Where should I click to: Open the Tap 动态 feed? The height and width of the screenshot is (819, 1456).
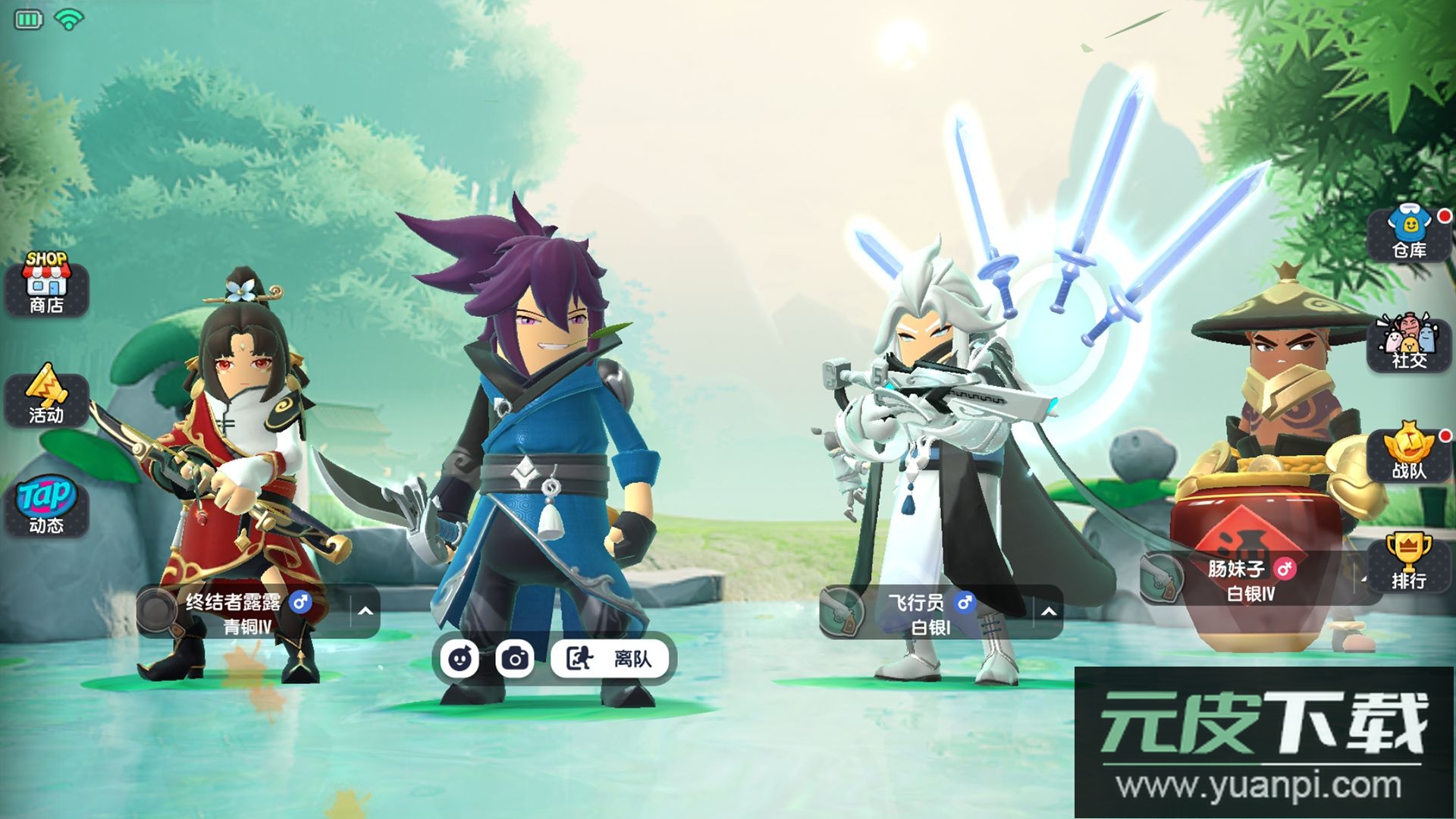coord(46,506)
